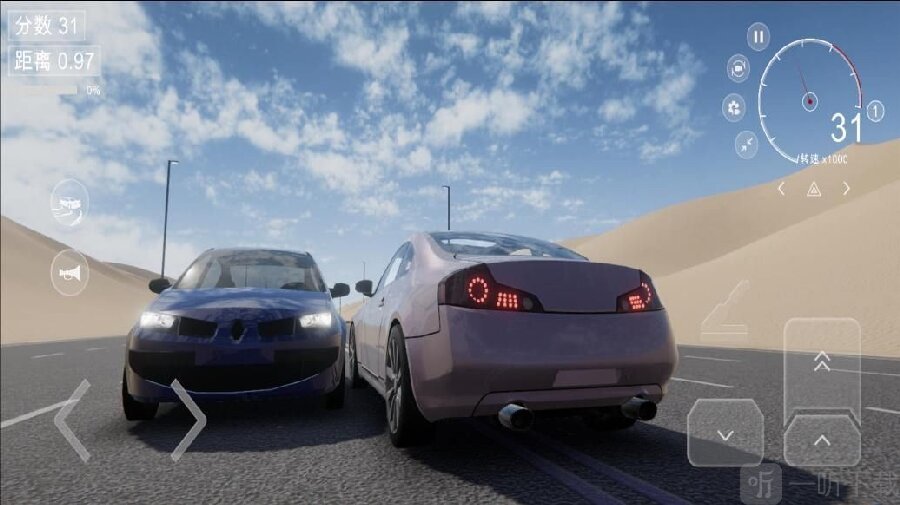Screen dimensions: 900x505
Task: Toggle the headlights icon
Action: click(69, 203)
